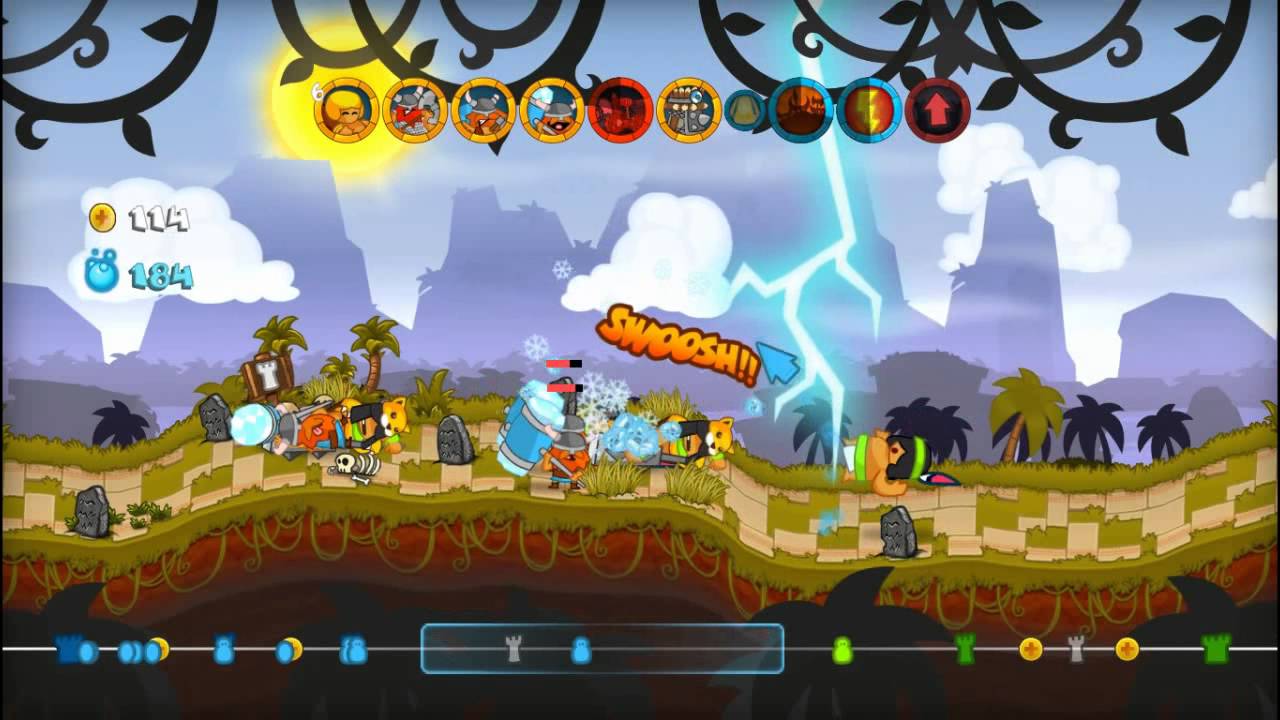Activate the orange blue-ringed spell icon
The width and height of the screenshot is (1280, 720).
point(802,110)
